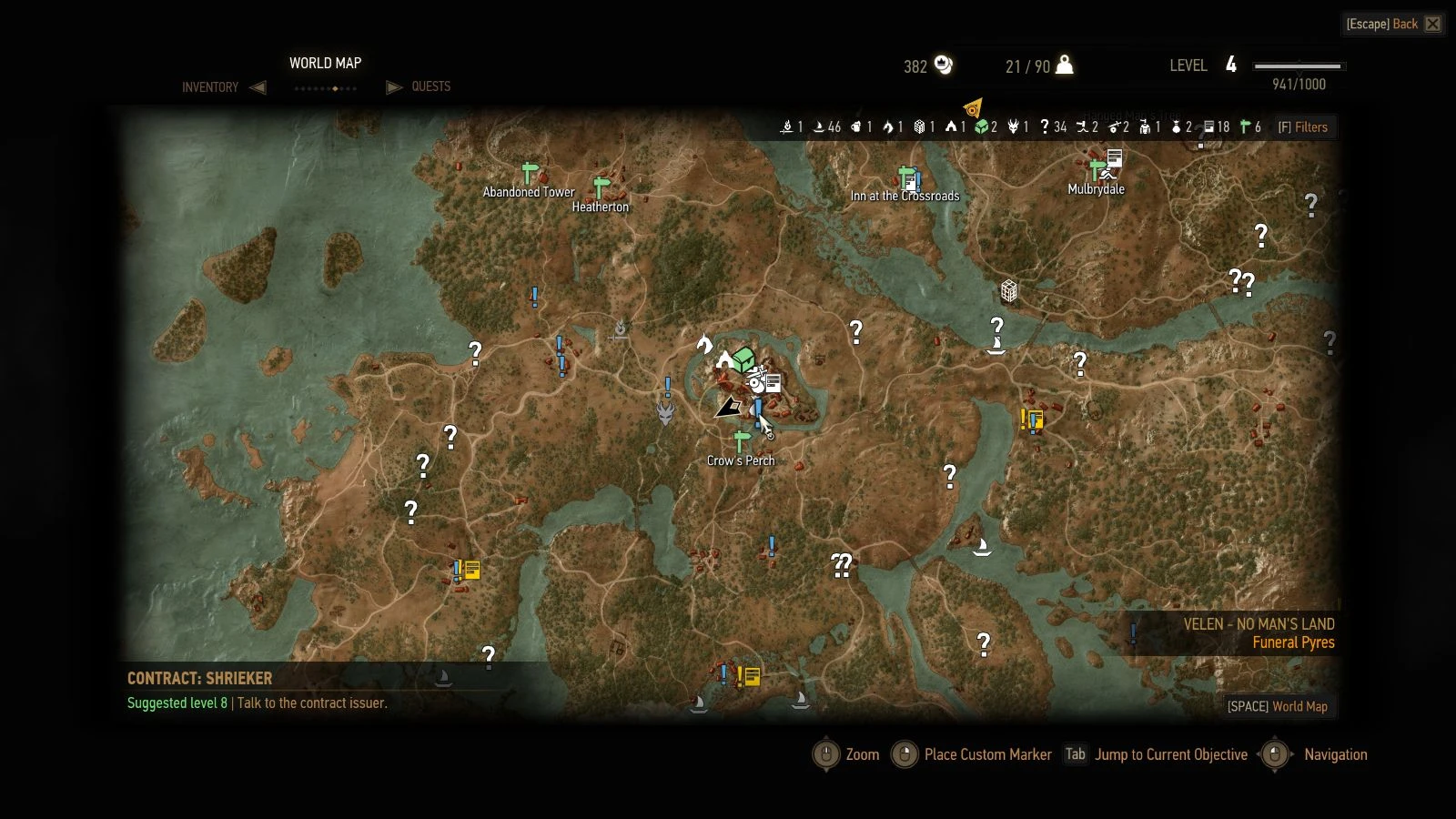Expand the Quests panel using the right arrow

click(394, 86)
